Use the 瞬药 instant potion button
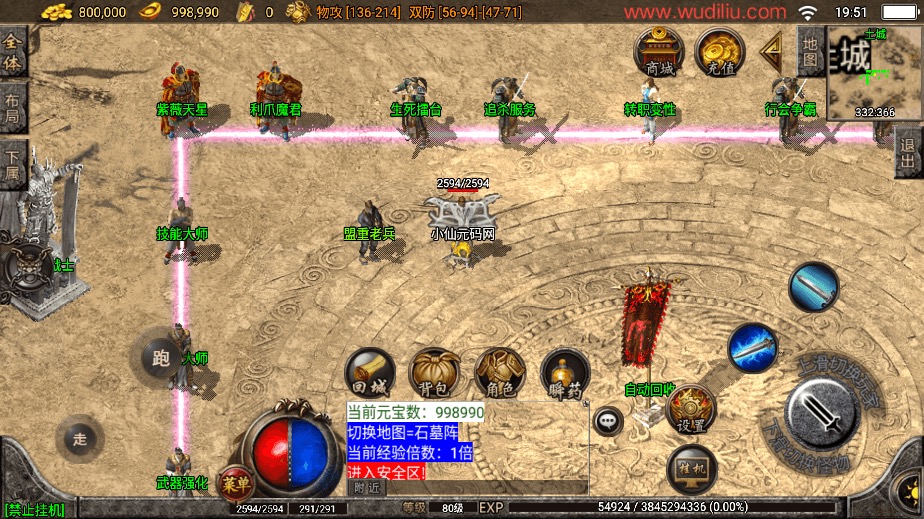The width and height of the screenshot is (924, 519). point(565,373)
